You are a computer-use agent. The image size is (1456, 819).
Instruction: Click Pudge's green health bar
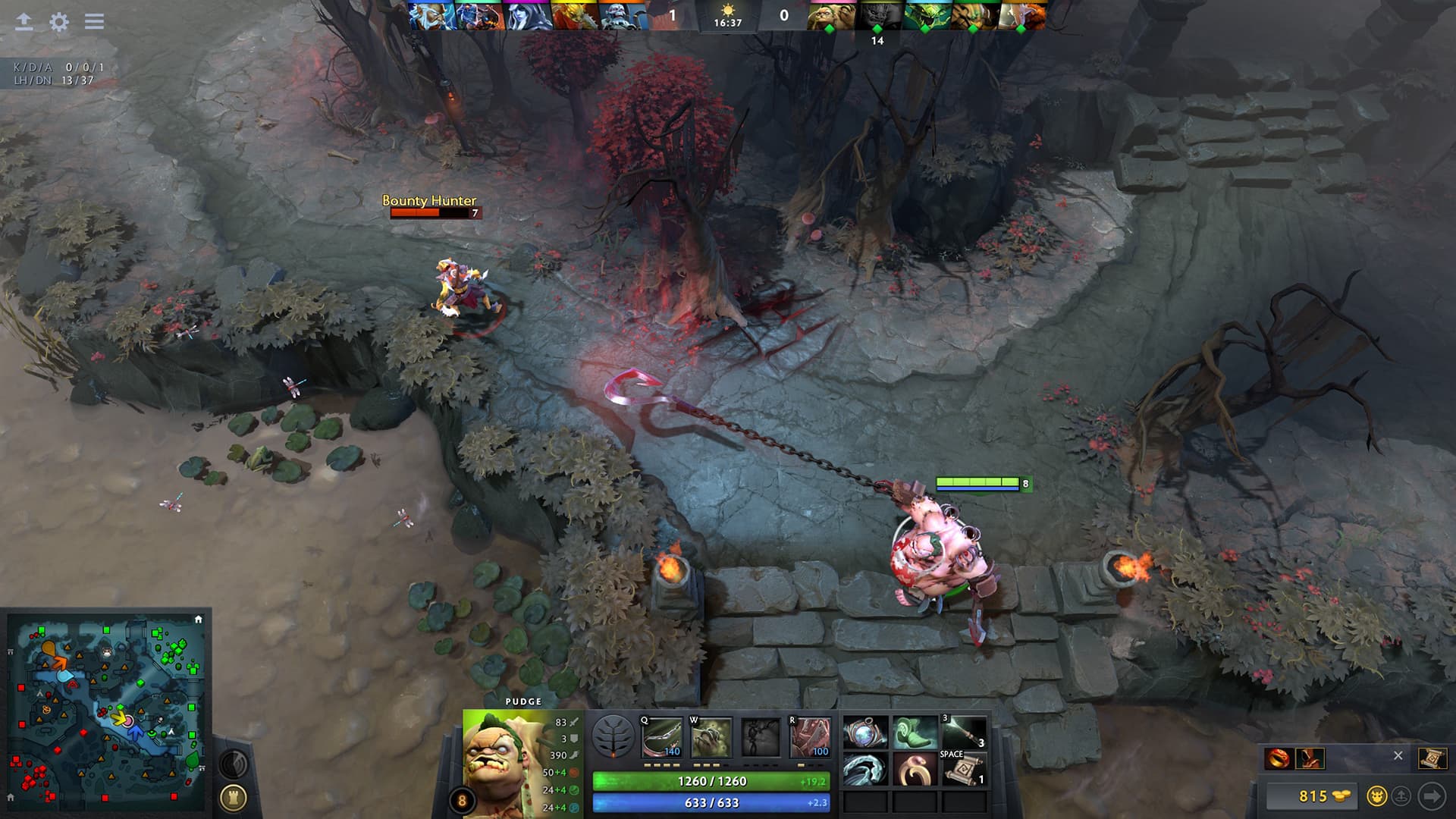point(713,781)
